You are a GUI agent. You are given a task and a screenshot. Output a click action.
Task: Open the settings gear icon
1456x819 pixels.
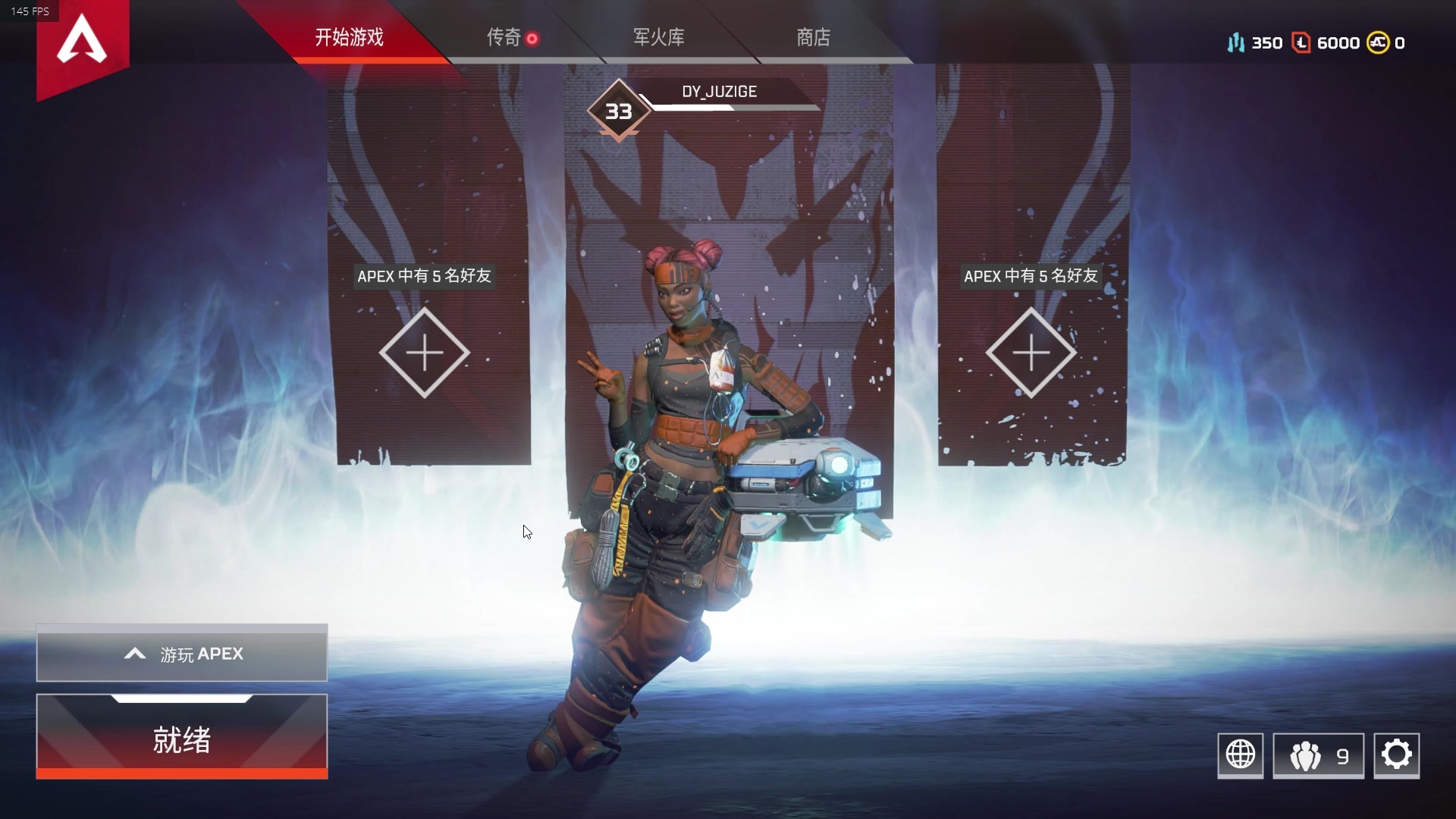pos(1398,755)
